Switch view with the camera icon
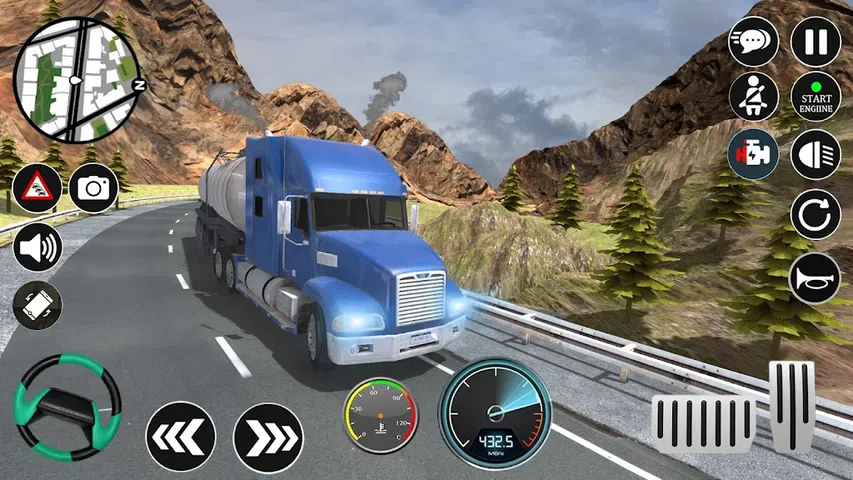 click(x=94, y=188)
